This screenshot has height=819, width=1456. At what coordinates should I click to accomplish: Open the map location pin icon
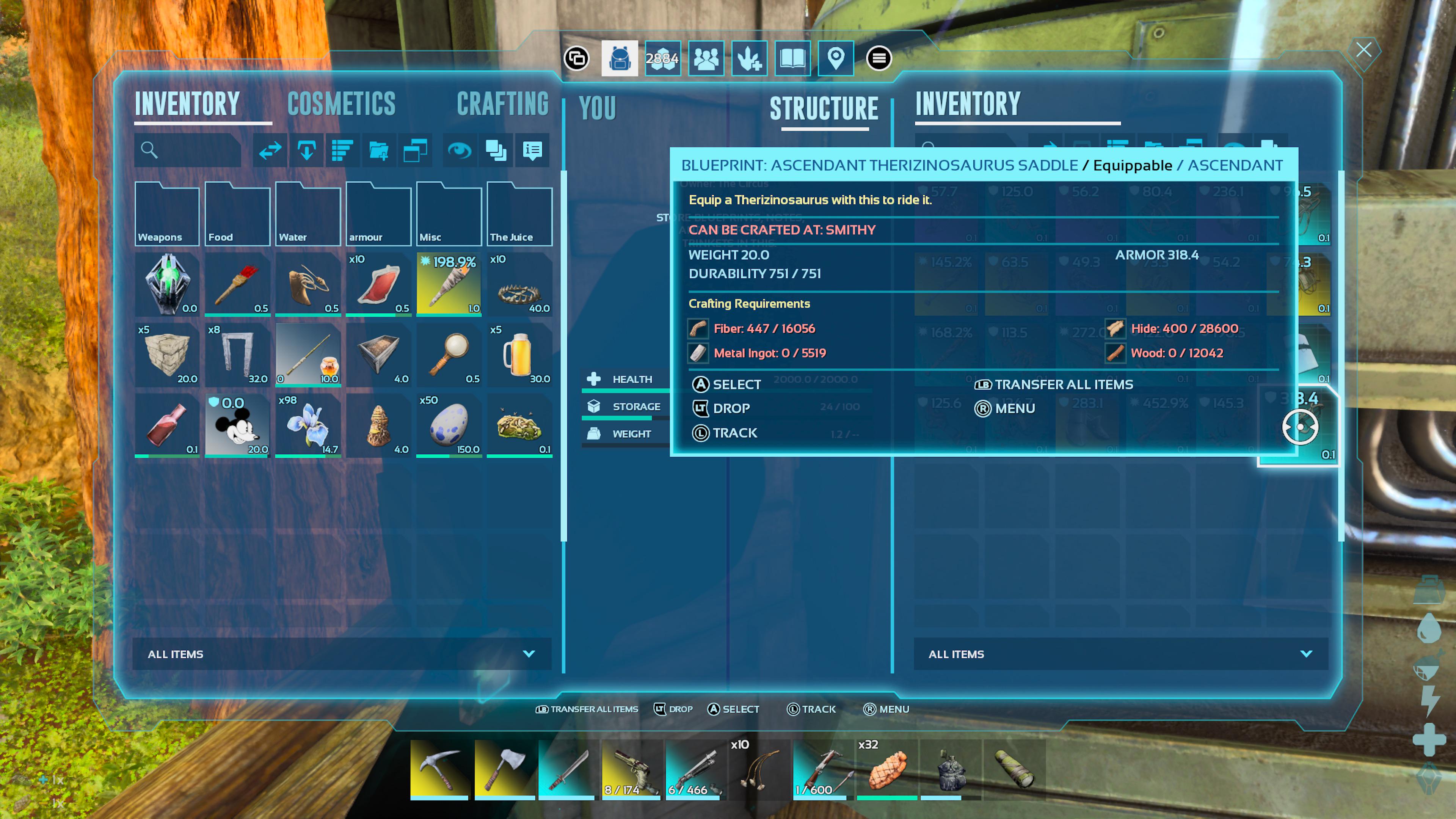(x=835, y=58)
